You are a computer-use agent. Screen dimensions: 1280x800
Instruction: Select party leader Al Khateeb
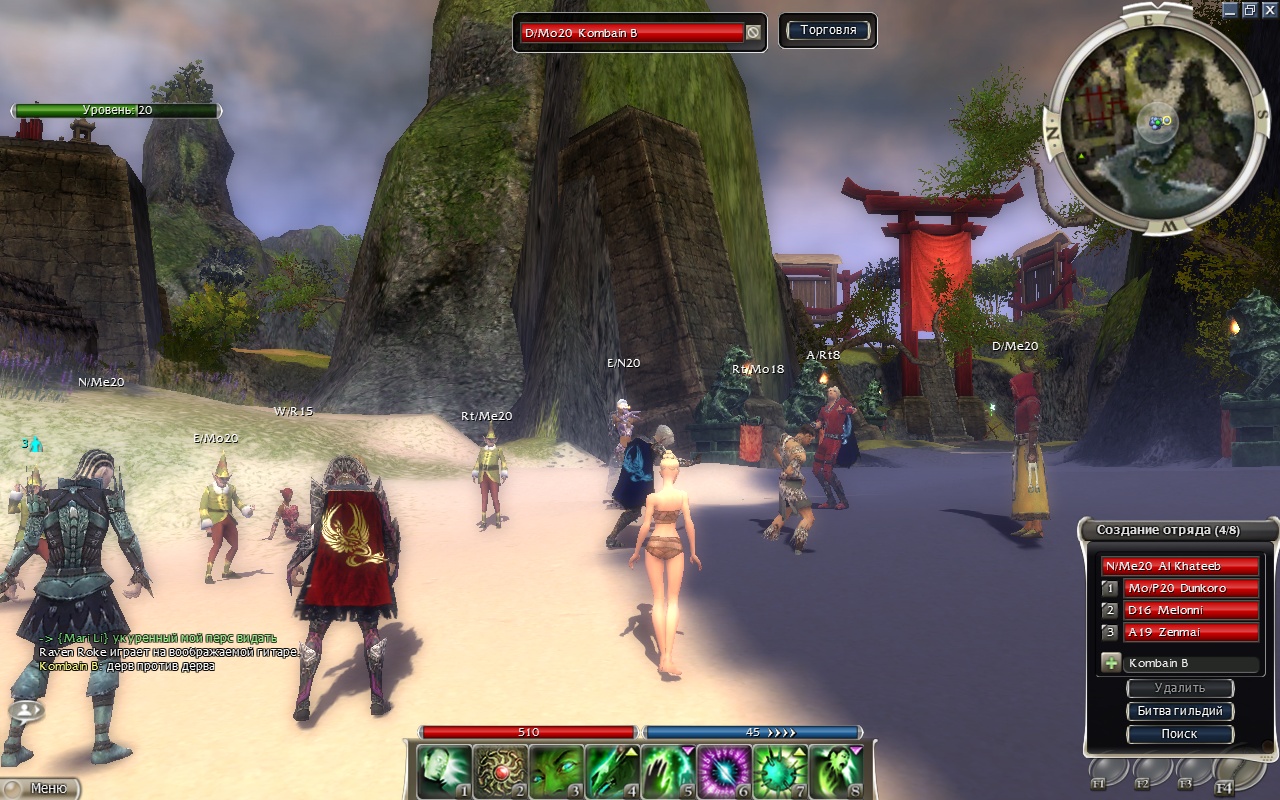tap(1179, 566)
